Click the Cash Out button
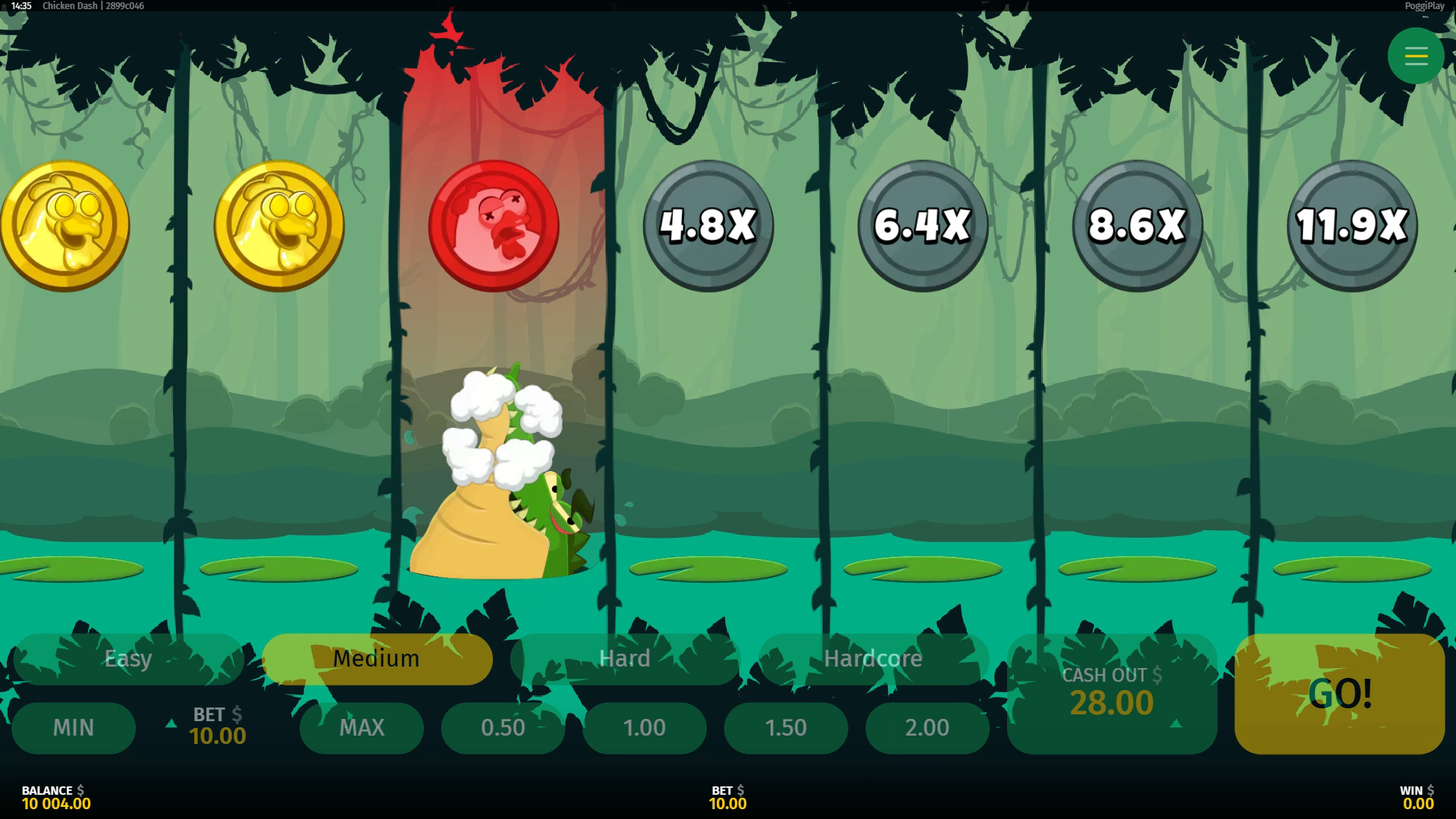 click(x=1112, y=693)
